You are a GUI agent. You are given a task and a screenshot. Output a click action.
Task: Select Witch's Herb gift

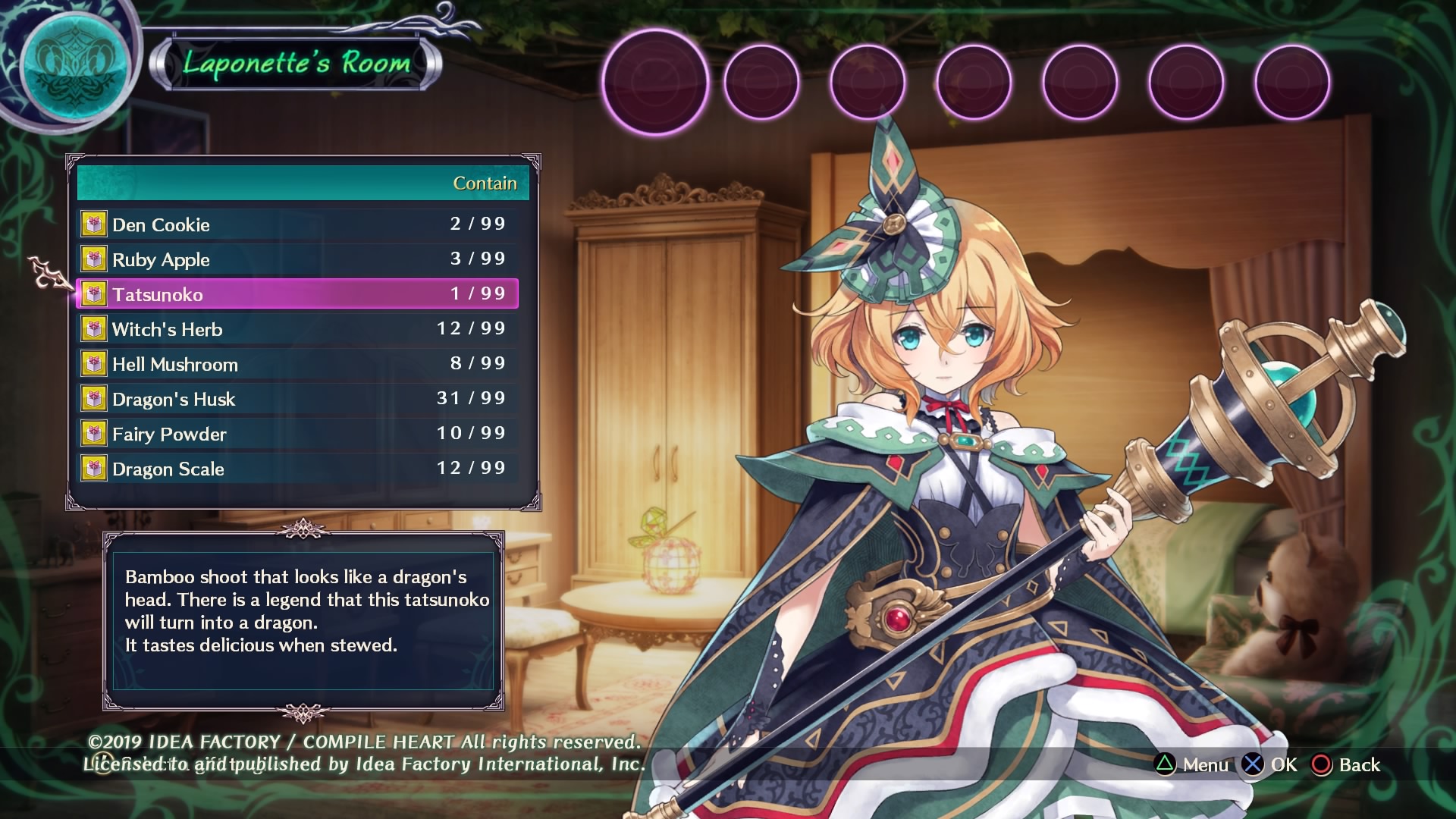pos(299,329)
